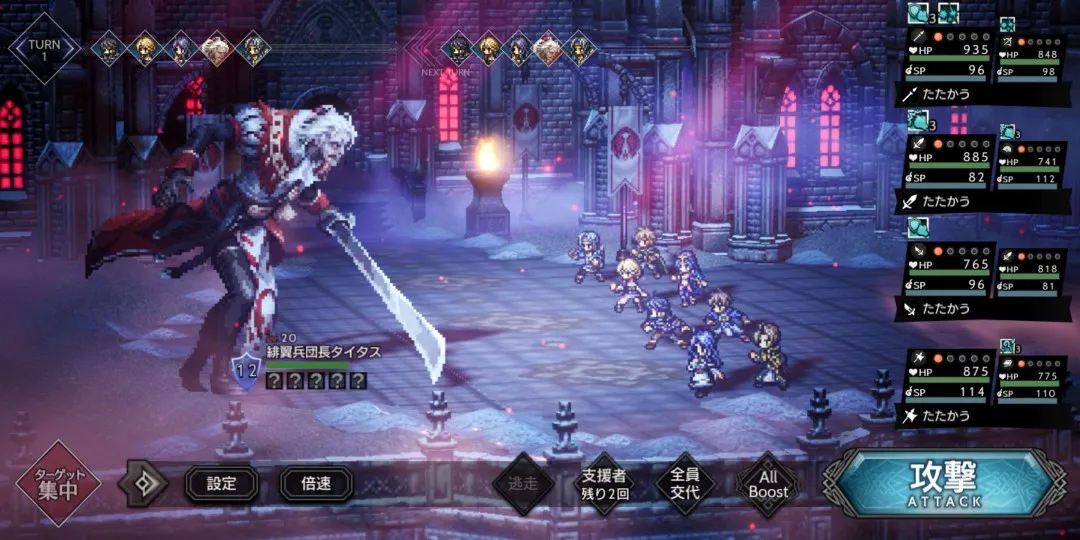Screen dimensions: 1080x540
Task: Toggle ターゲット集中 target focus
Action: [58, 484]
